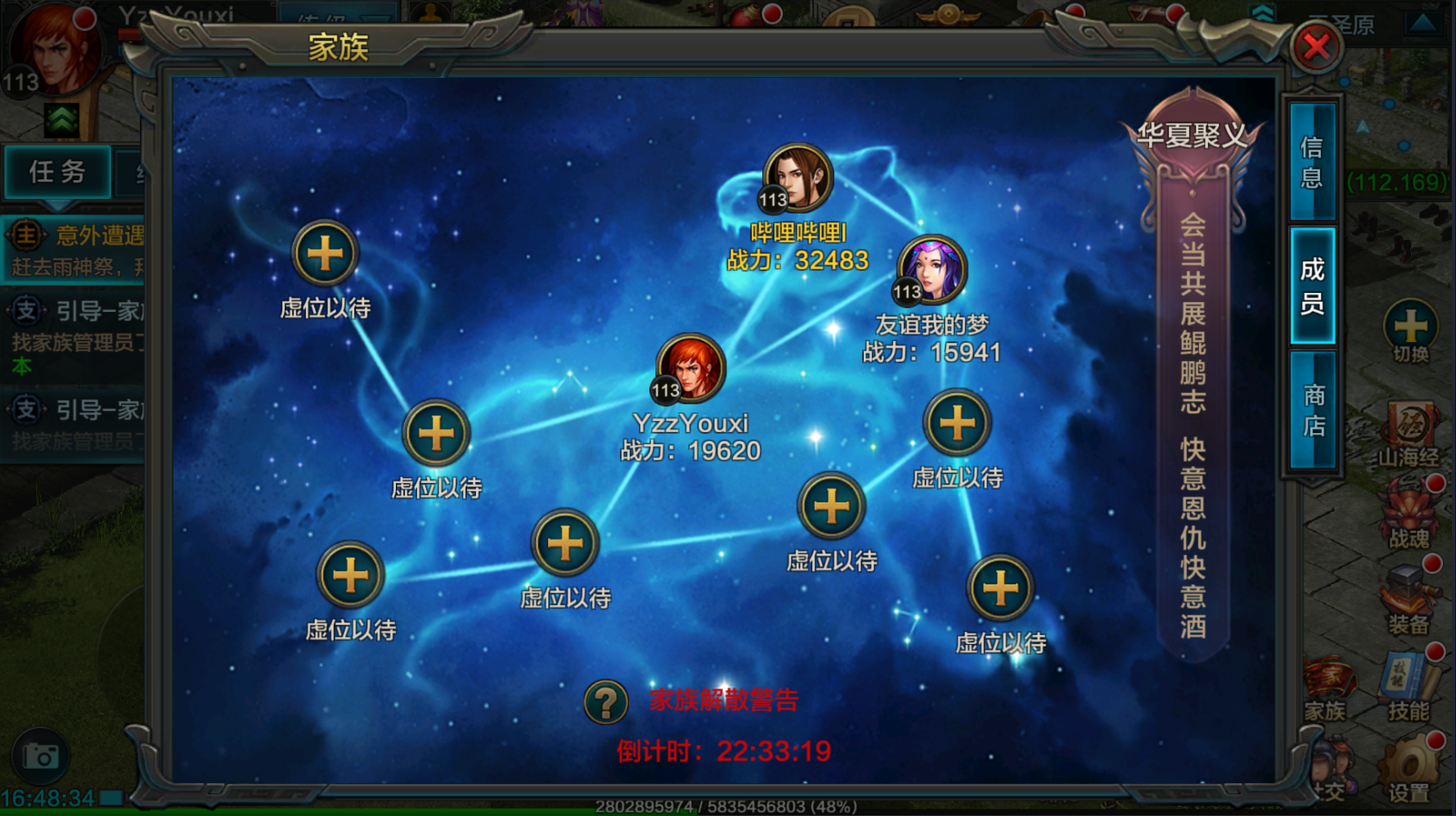Open the 战魂 battle soul menu
Viewport: 1456px width, 816px height.
1409,516
